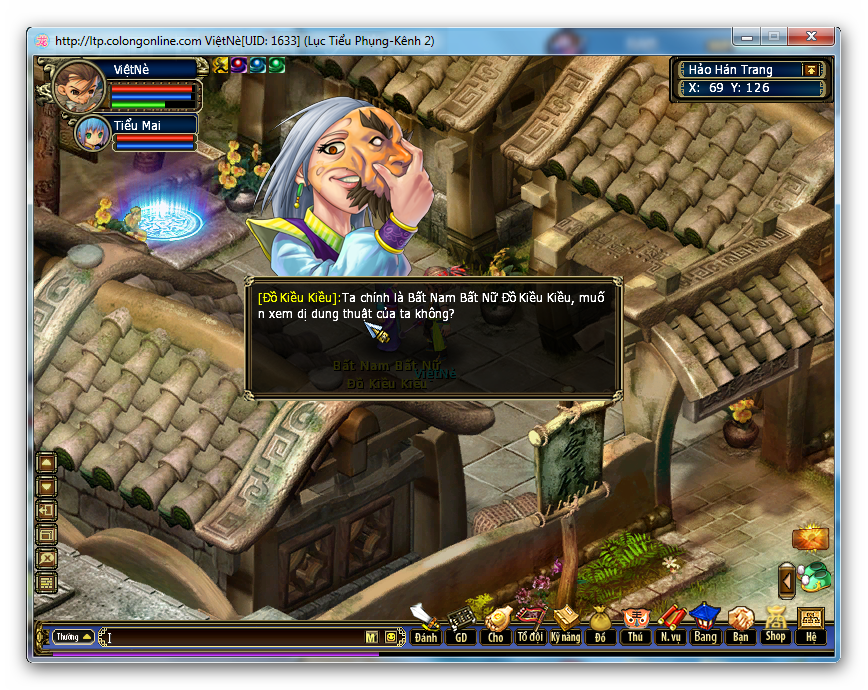This screenshot has height=690, width=868.
Task: Open the Hệ system menu
Action: 810,626
